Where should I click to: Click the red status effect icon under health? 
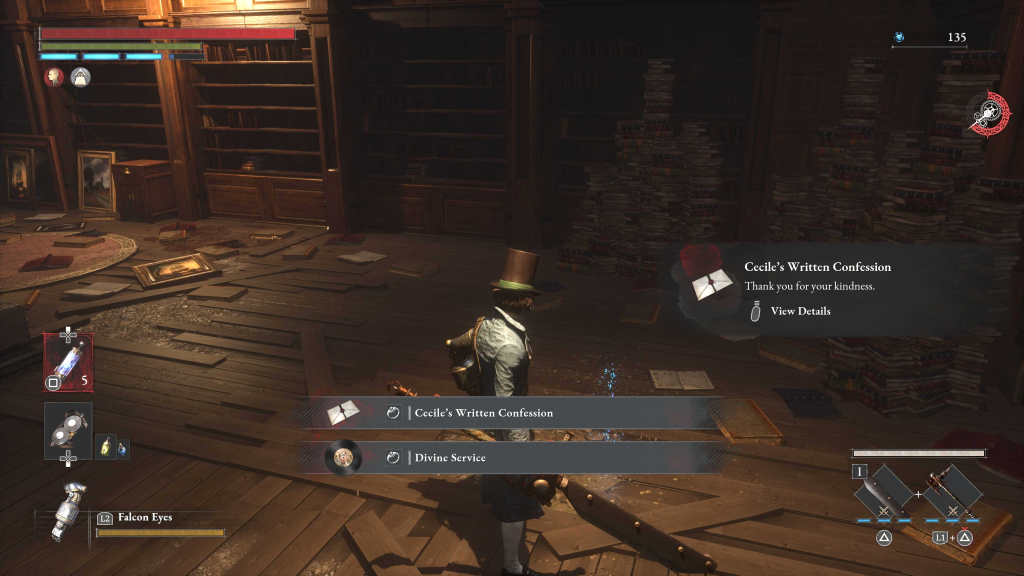pyautogui.click(x=54, y=76)
